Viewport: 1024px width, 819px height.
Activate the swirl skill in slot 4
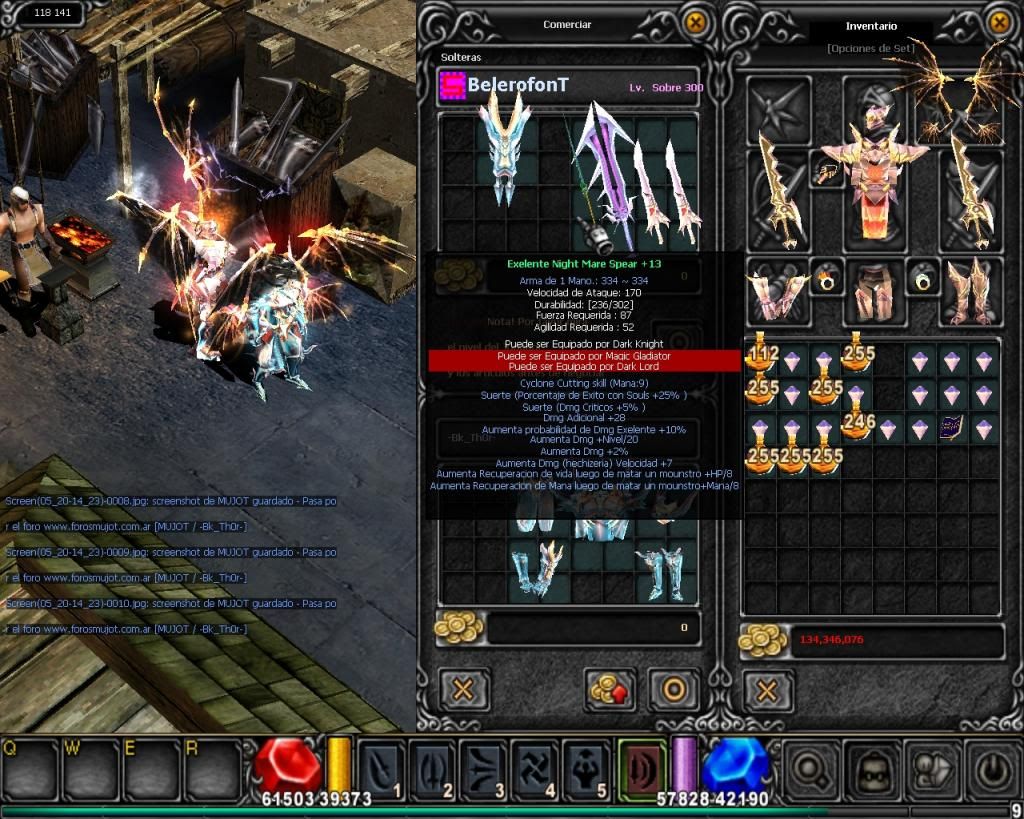pyautogui.click(x=534, y=769)
